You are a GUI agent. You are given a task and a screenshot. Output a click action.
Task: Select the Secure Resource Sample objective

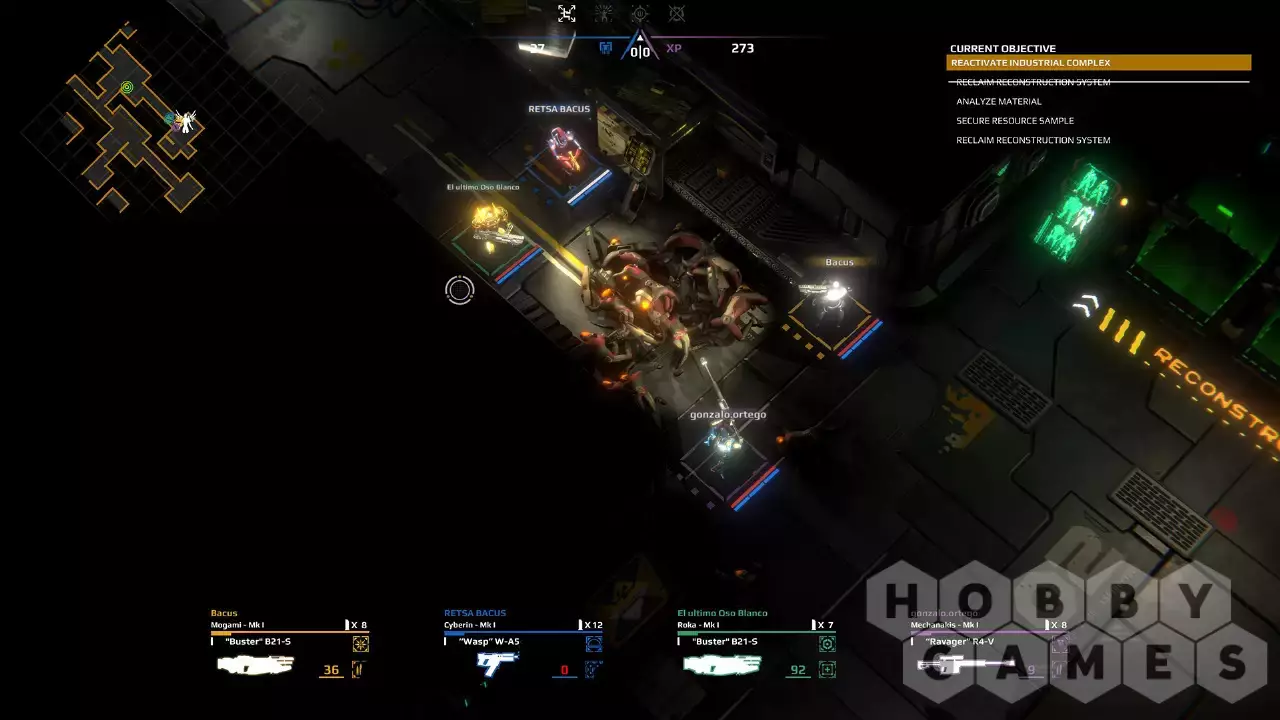[1014, 121]
